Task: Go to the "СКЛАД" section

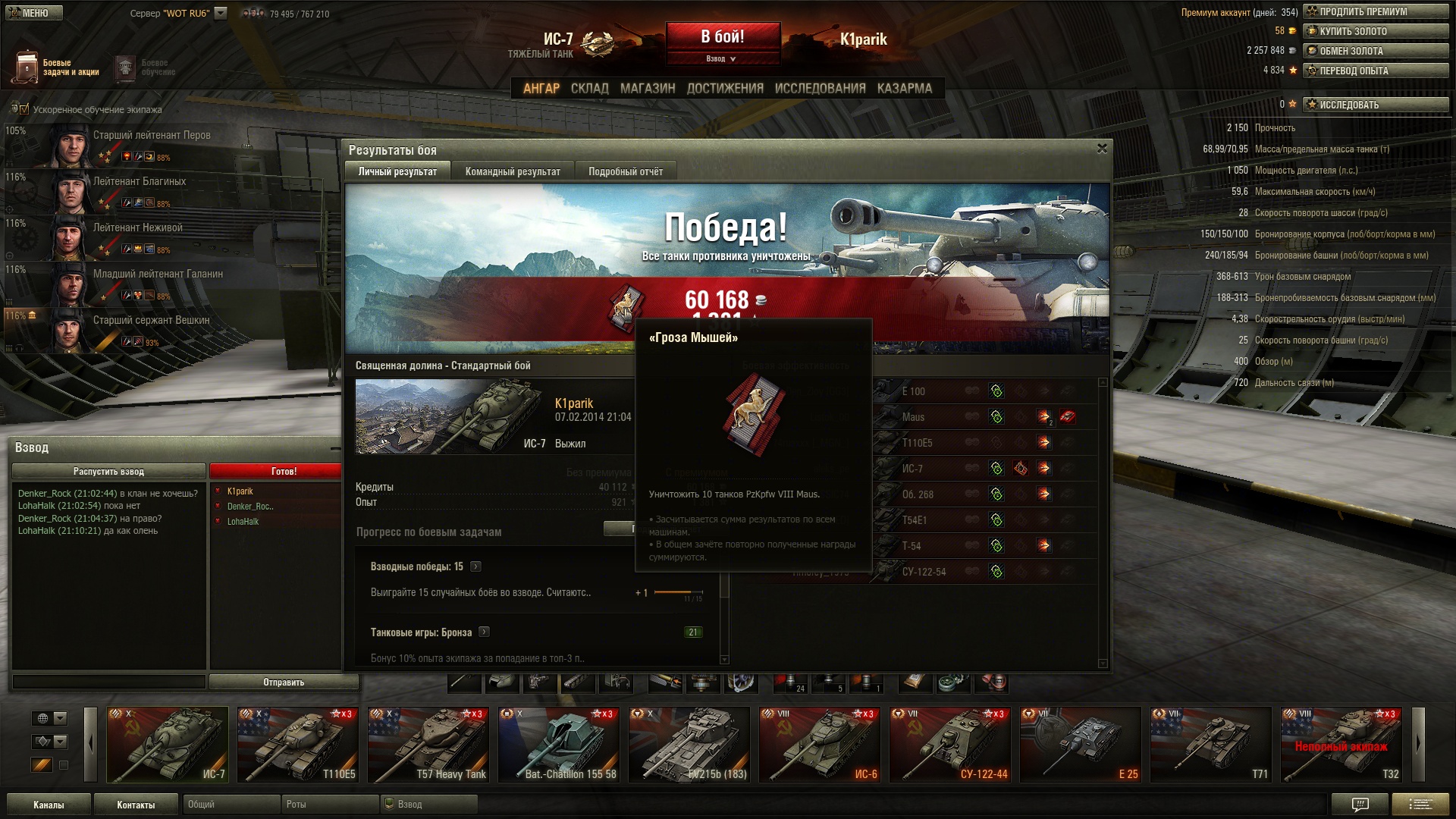Action: [x=589, y=88]
